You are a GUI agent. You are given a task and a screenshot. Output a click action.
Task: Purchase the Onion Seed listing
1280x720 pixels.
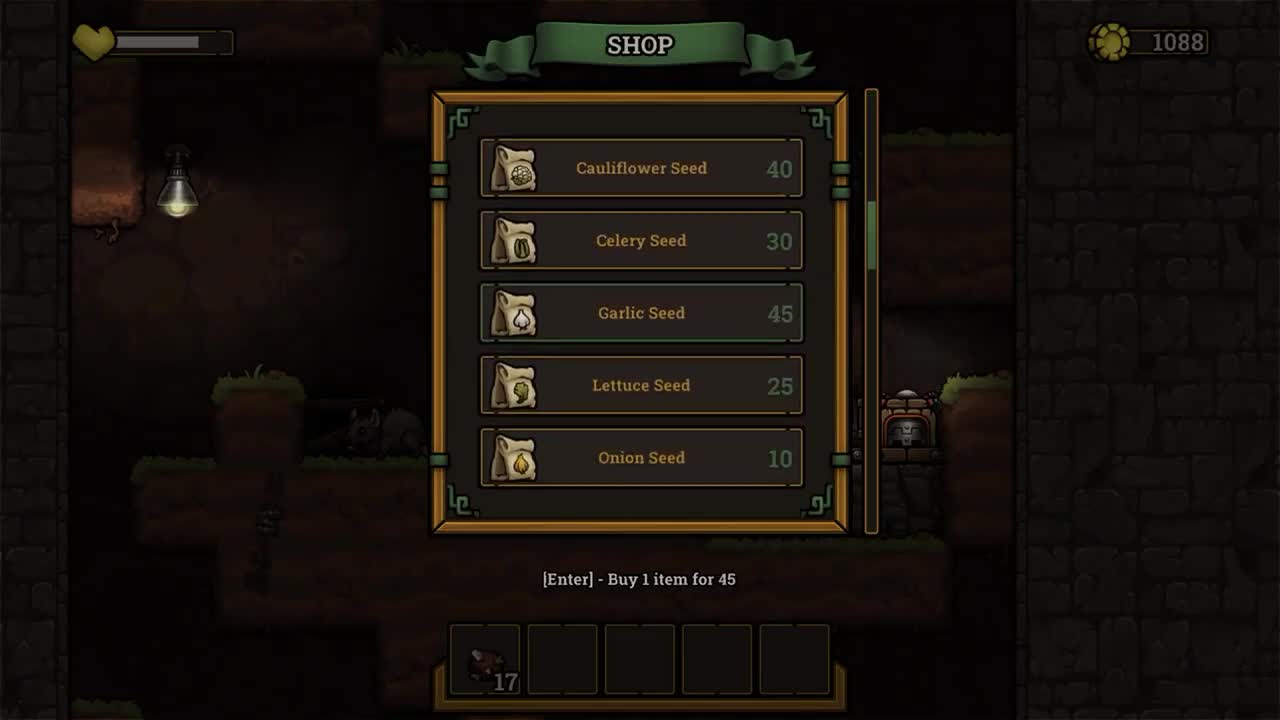tap(641, 457)
